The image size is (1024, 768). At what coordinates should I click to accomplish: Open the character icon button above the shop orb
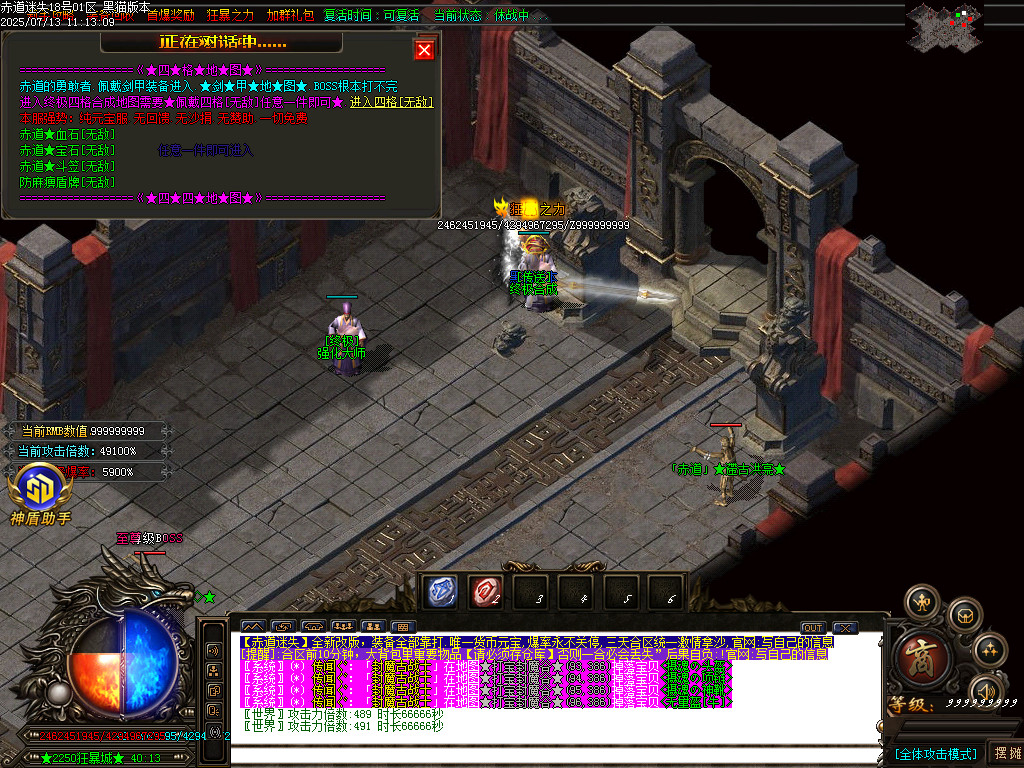point(921,602)
